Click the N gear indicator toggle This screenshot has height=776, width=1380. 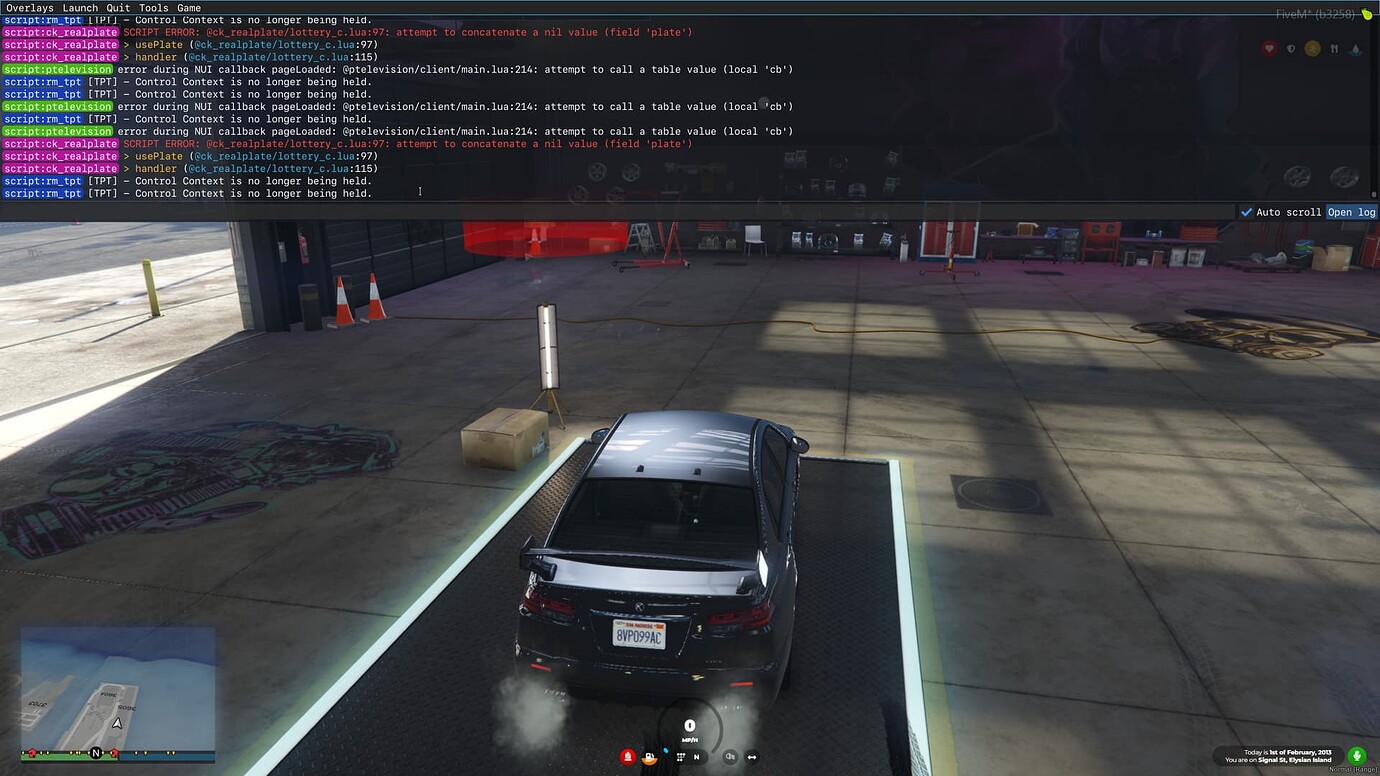click(x=696, y=757)
